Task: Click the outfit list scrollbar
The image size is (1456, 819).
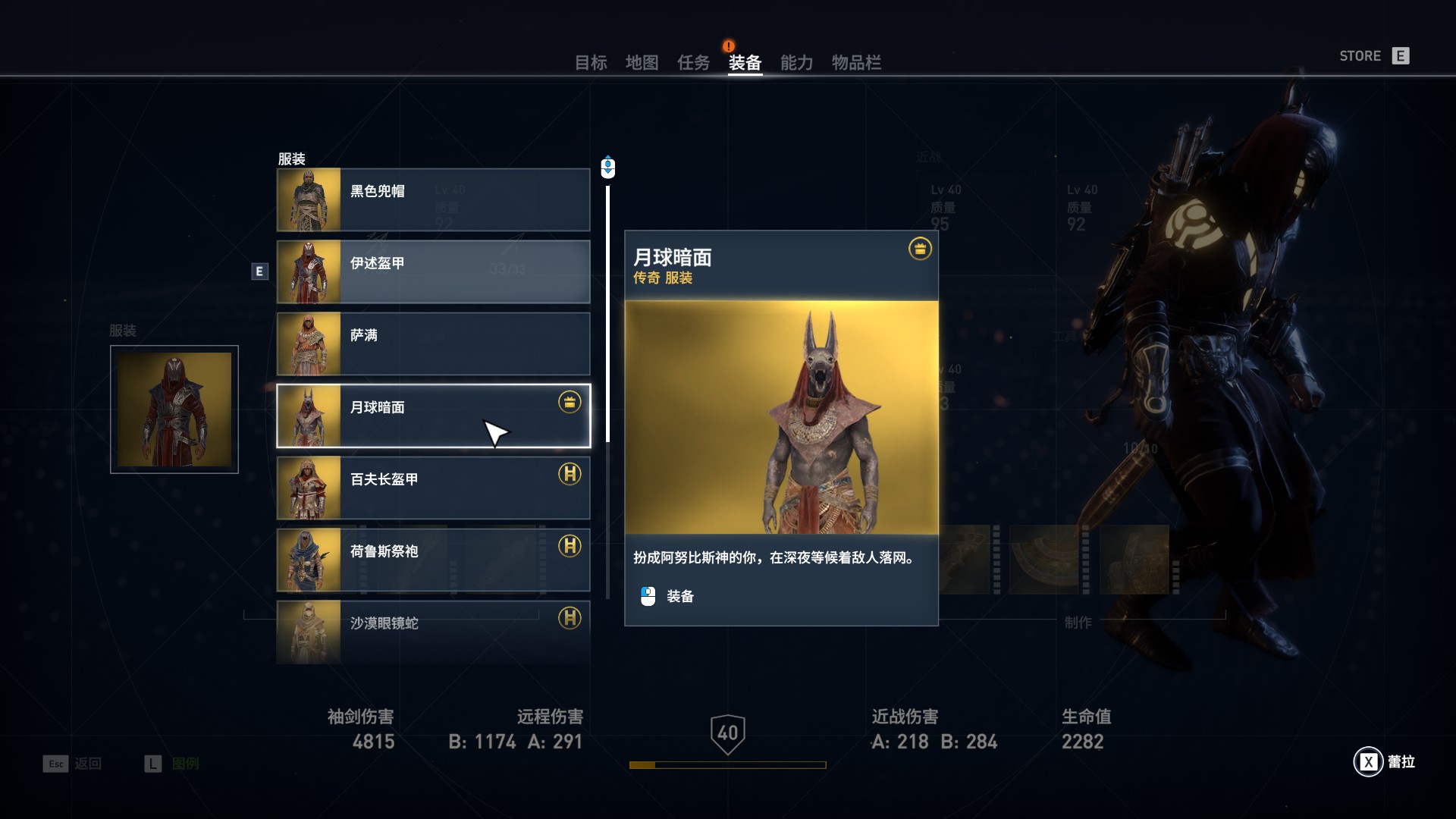Action: [607, 379]
